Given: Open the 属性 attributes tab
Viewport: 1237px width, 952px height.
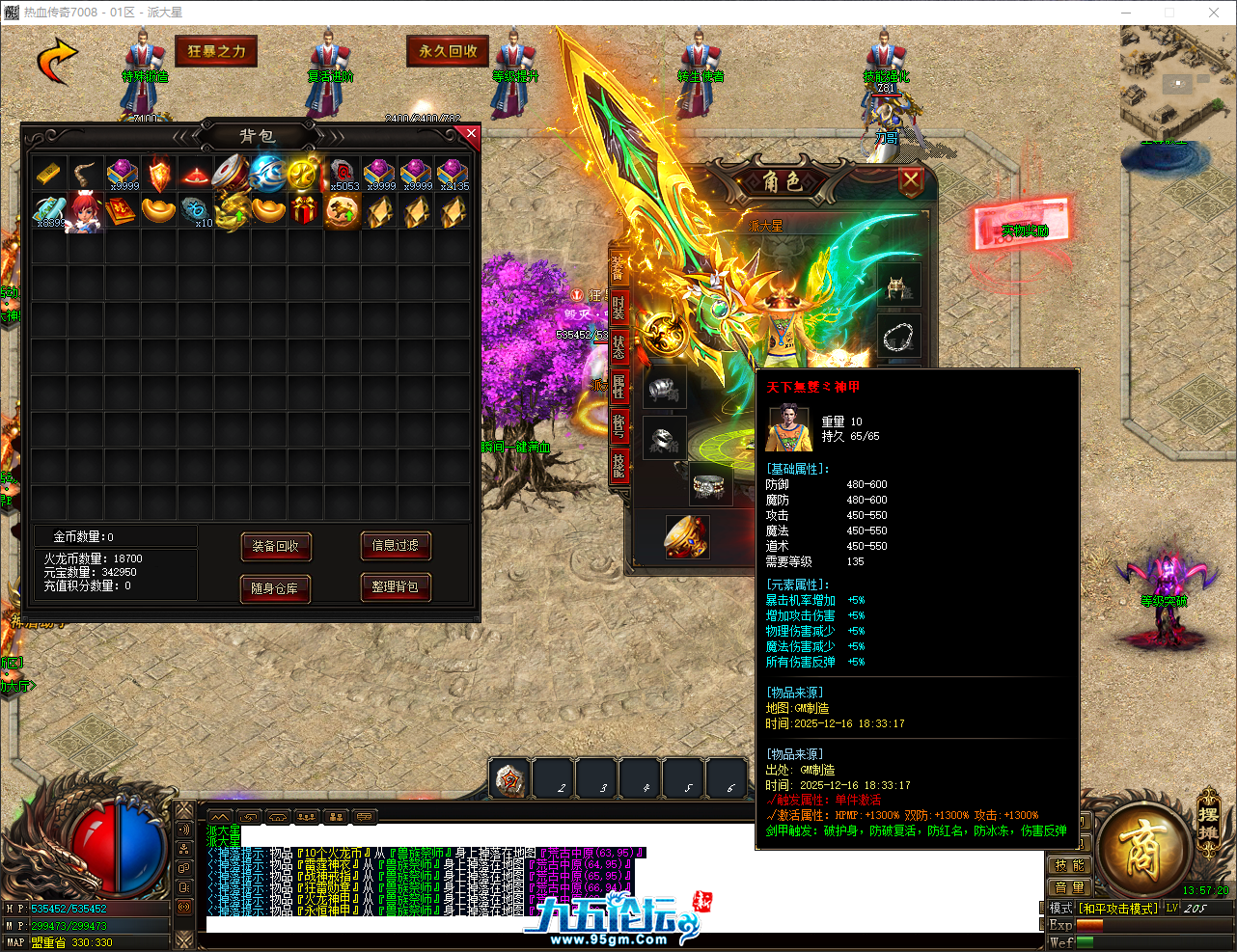Looking at the screenshot, I should pos(618,385).
